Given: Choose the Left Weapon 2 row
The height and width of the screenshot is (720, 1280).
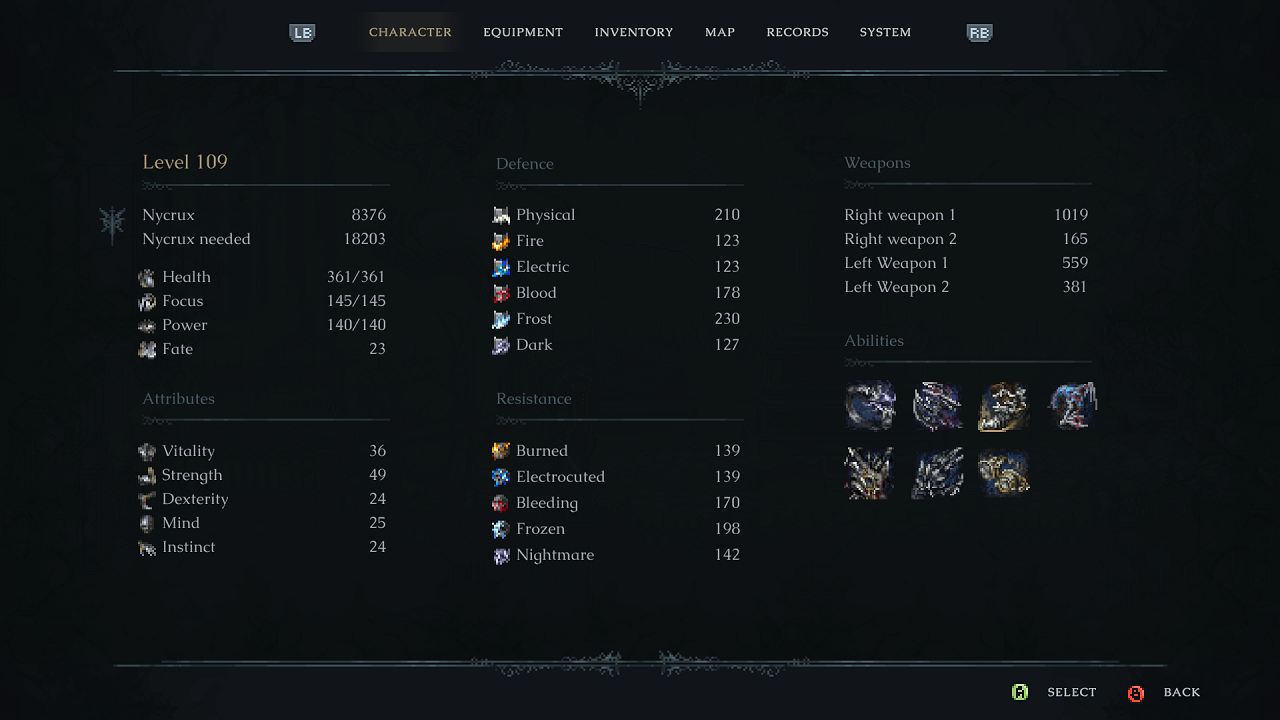Looking at the screenshot, I should coord(966,287).
